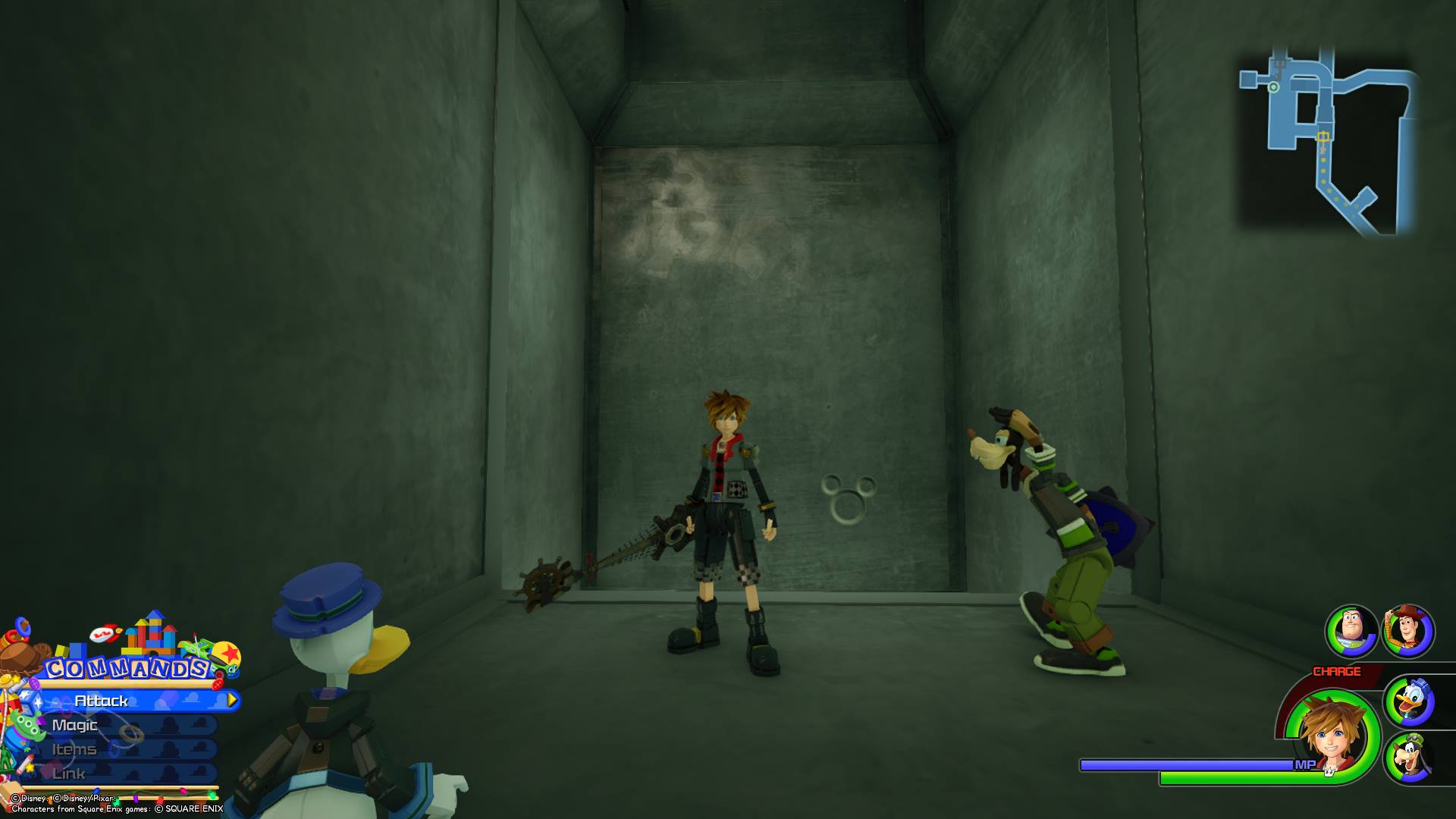Select Woody's party portrait
This screenshot has height=819, width=1456.
click(1408, 630)
